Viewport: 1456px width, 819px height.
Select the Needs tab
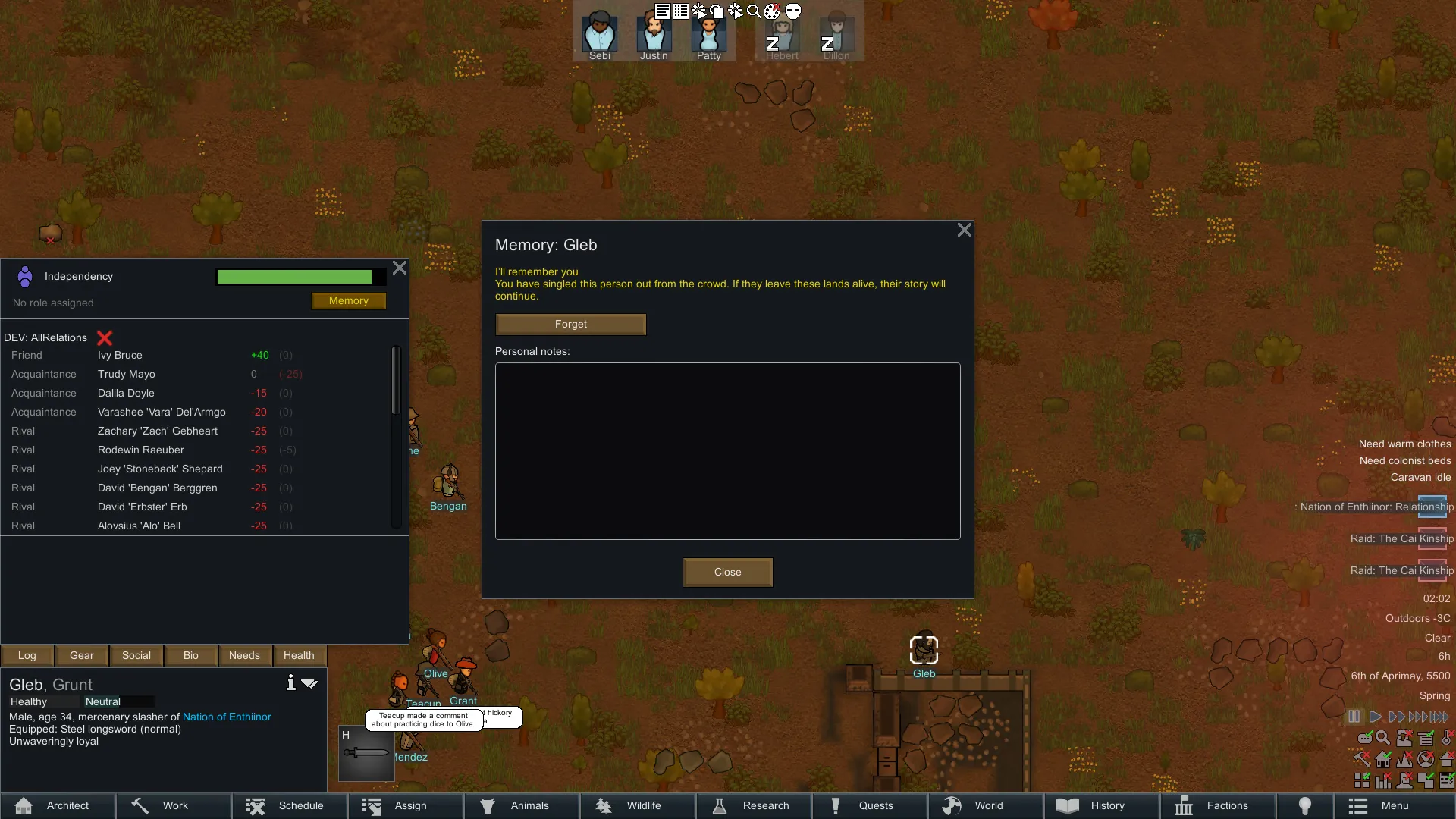tap(244, 656)
